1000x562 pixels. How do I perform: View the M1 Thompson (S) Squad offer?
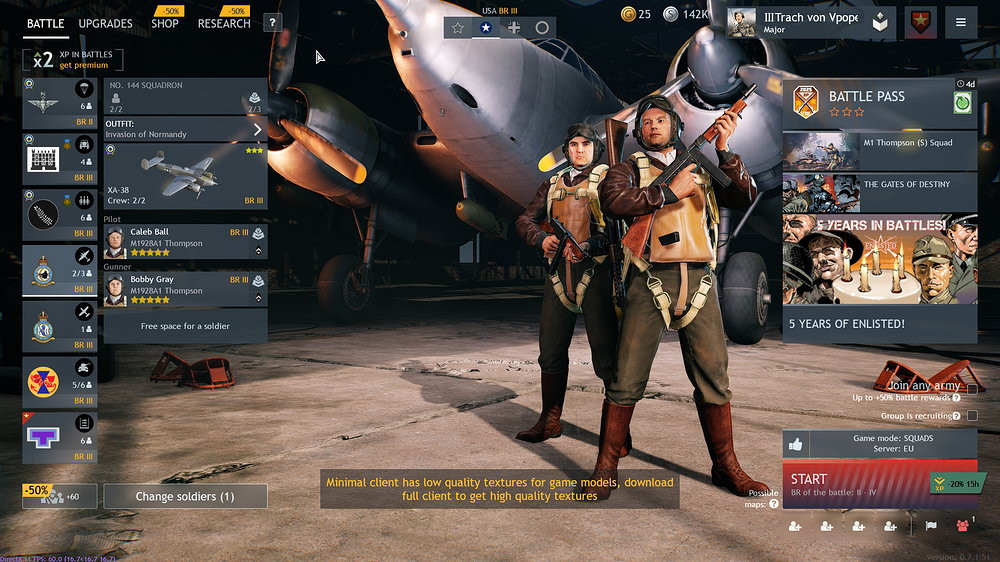(879, 151)
